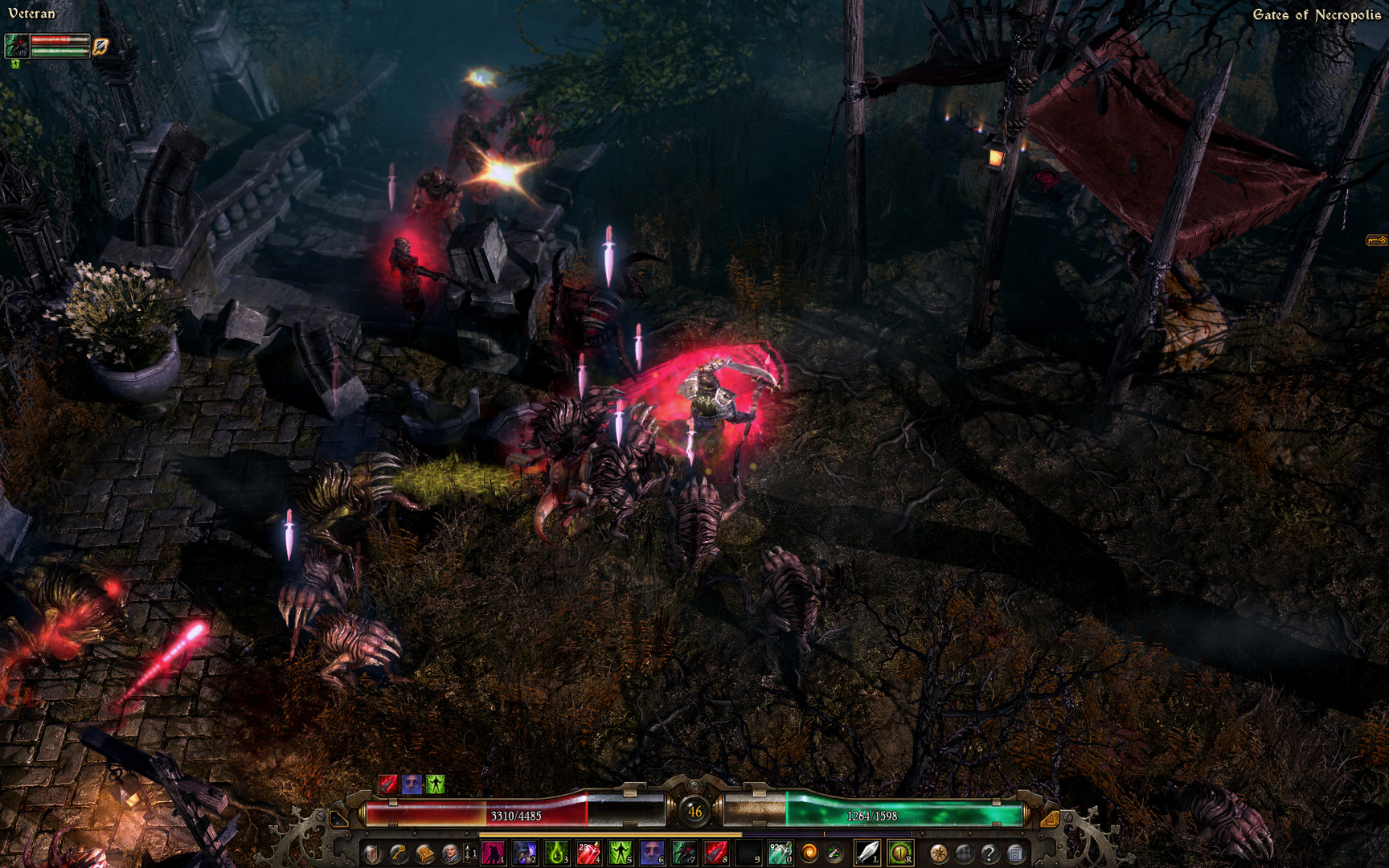Open the character window shield icon
Screen dimensions: 1389x868
[x=371, y=854]
